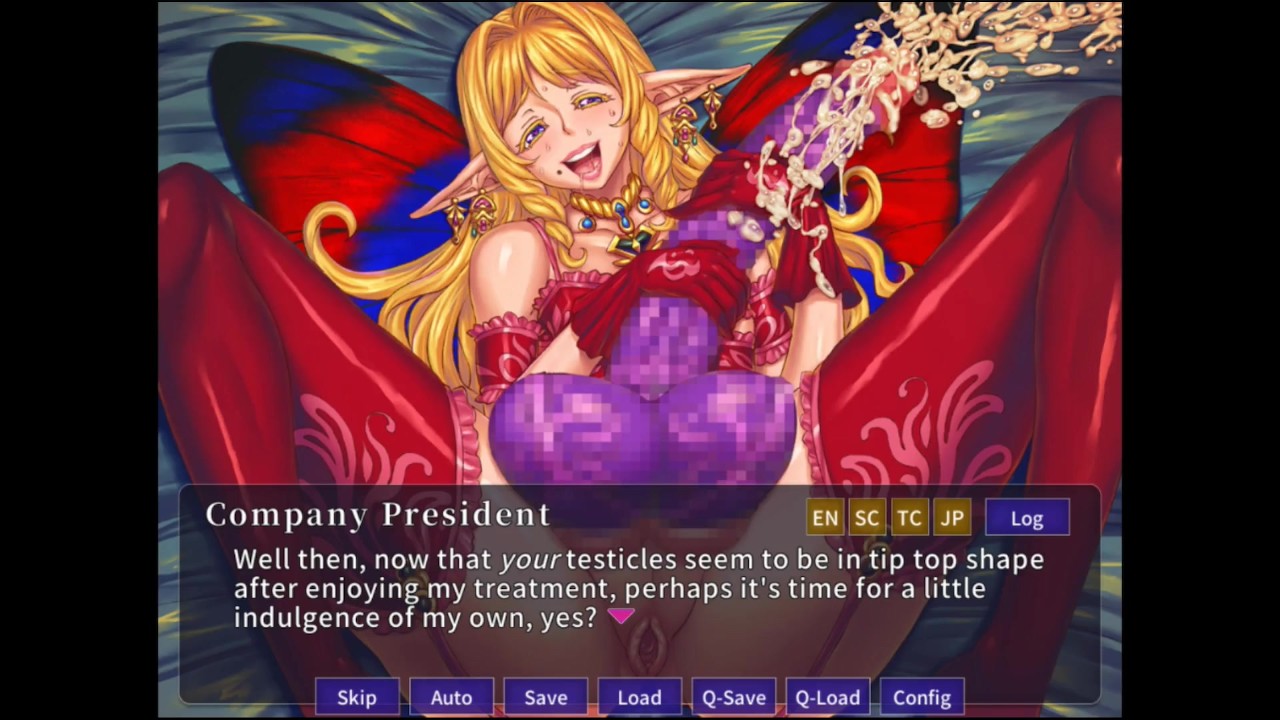Click the pink continue arrow in dialogue
The image size is (1280, 720).
(621, 616)
